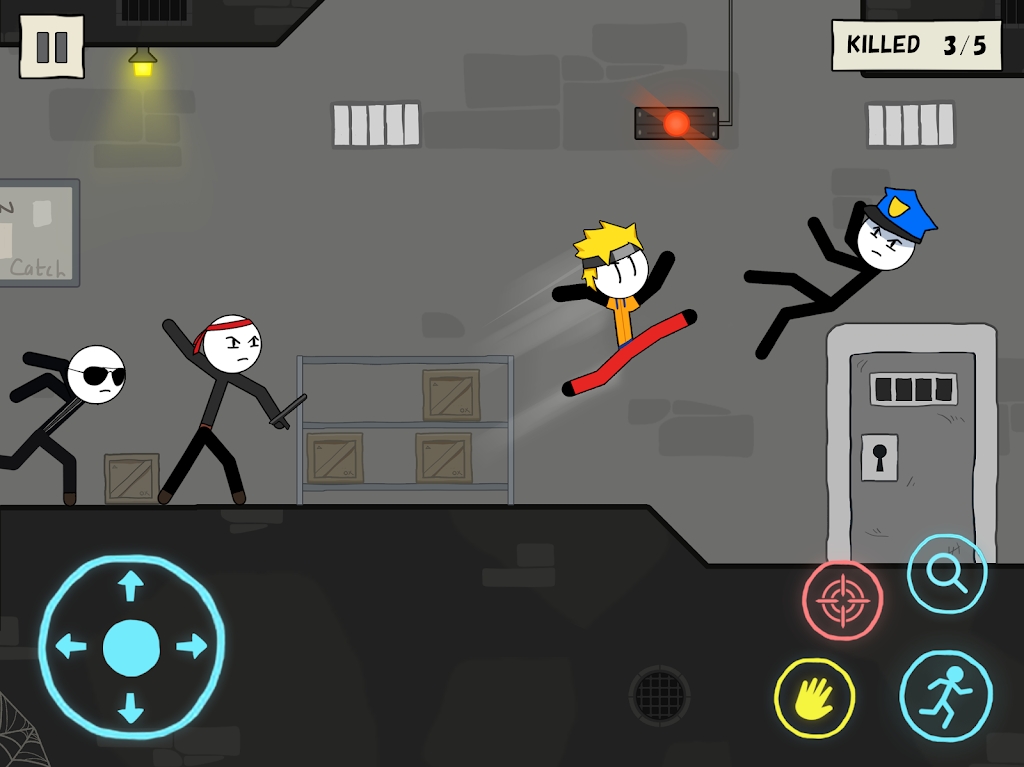The height and width of the screenshot is (767, 1024).
Task: Move left with the movement pad arrow
Action: coord(70,647)
